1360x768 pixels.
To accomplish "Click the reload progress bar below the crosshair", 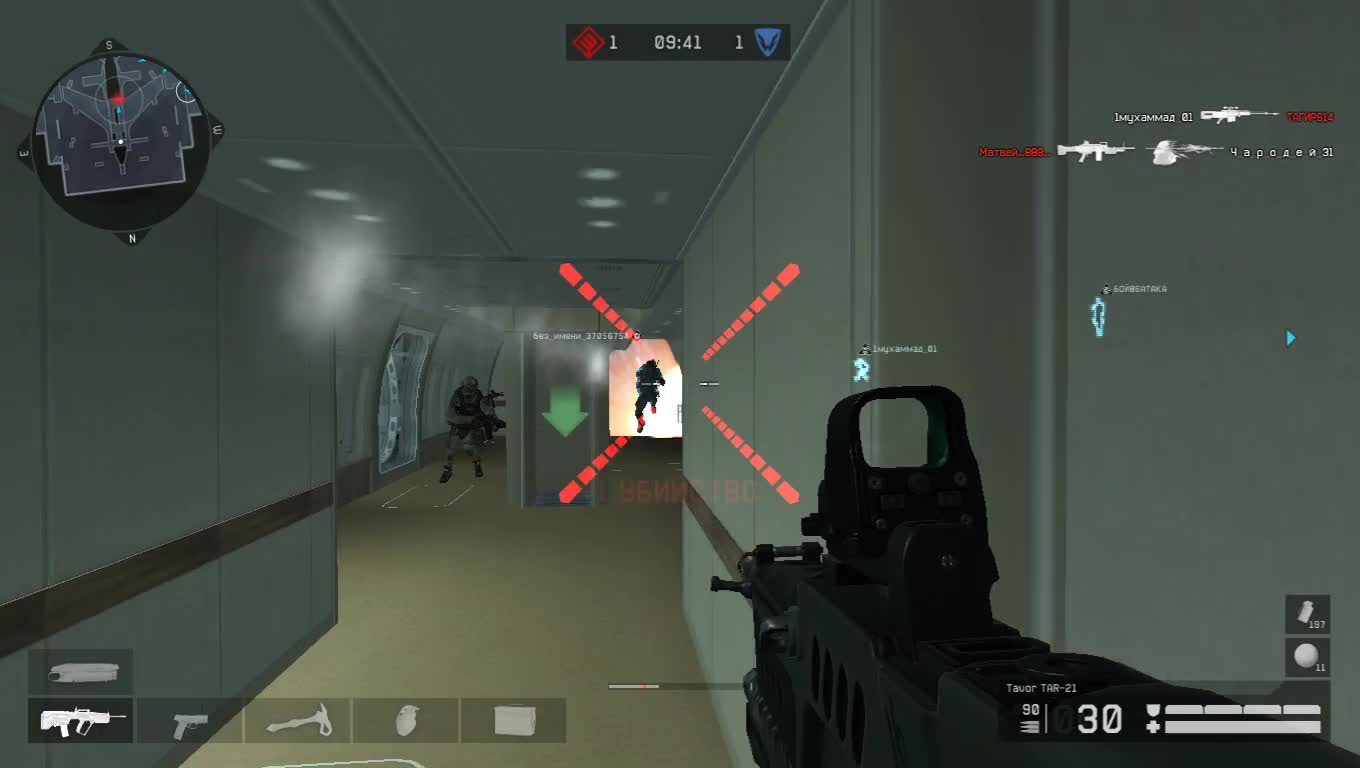I will click(x=636, y=686).
